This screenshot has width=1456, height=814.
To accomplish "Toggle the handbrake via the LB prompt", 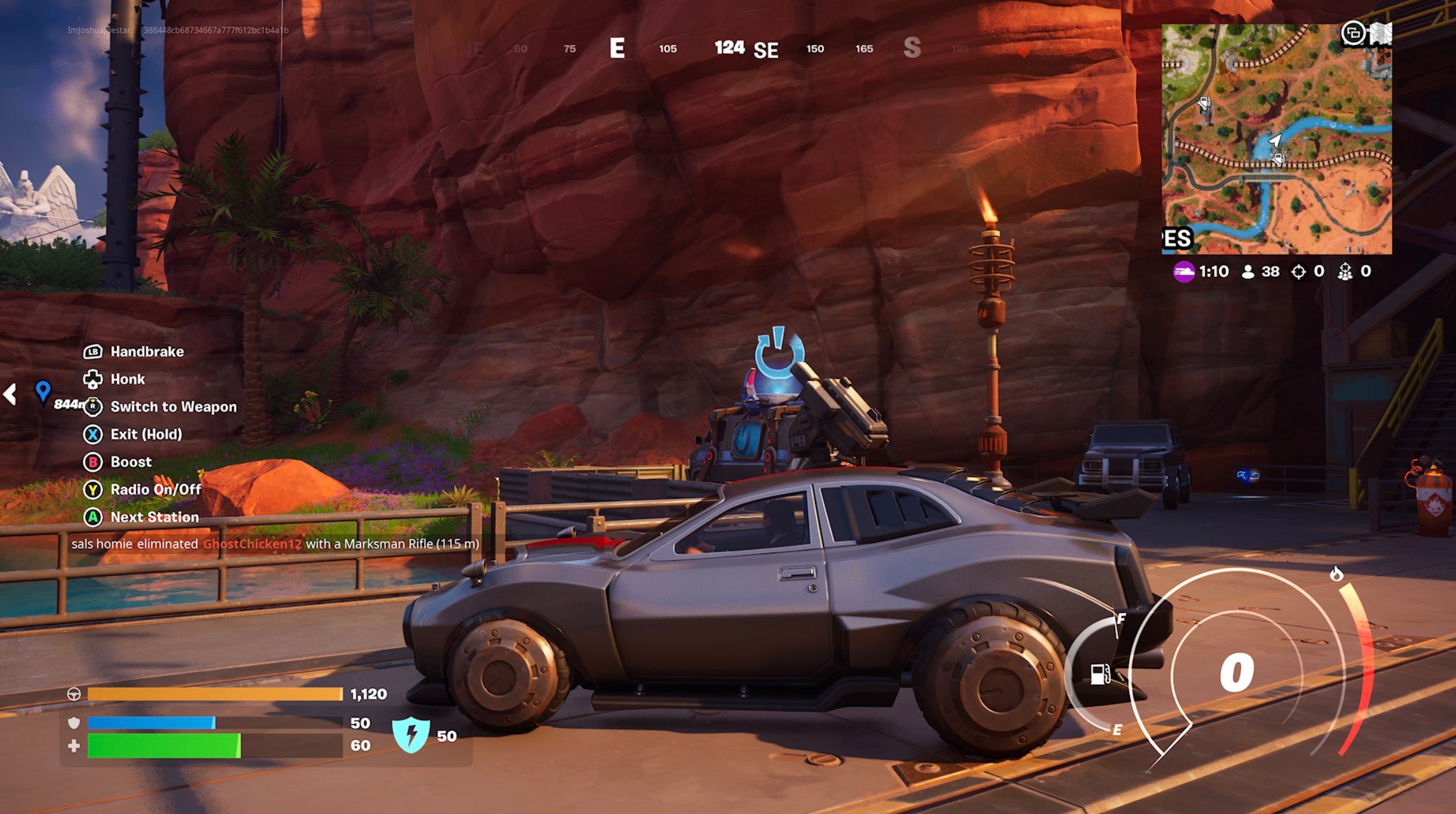I will point(93,352).
